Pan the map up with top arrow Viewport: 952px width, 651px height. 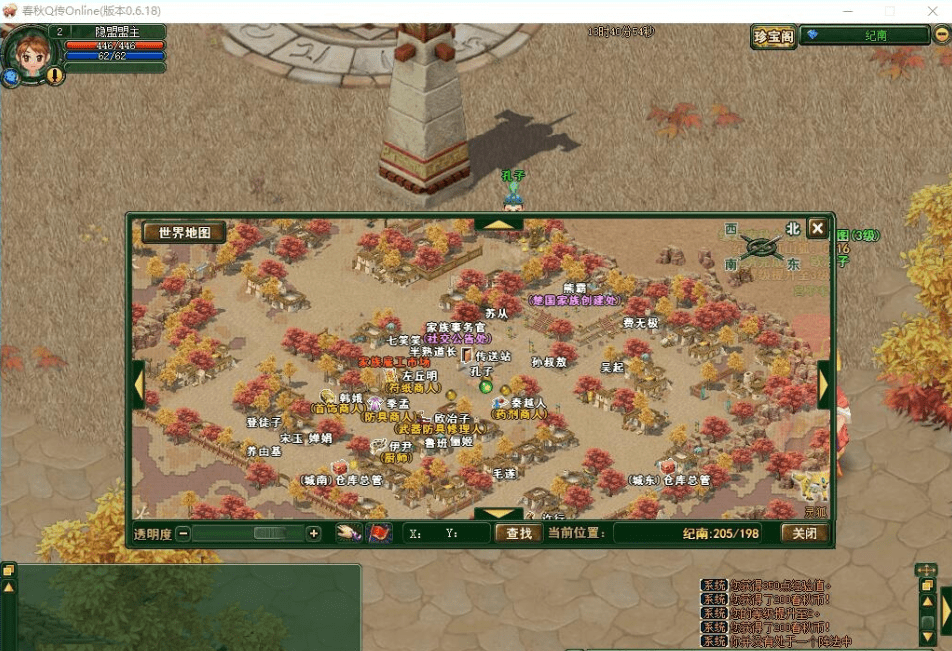click(x=498, y=223)
